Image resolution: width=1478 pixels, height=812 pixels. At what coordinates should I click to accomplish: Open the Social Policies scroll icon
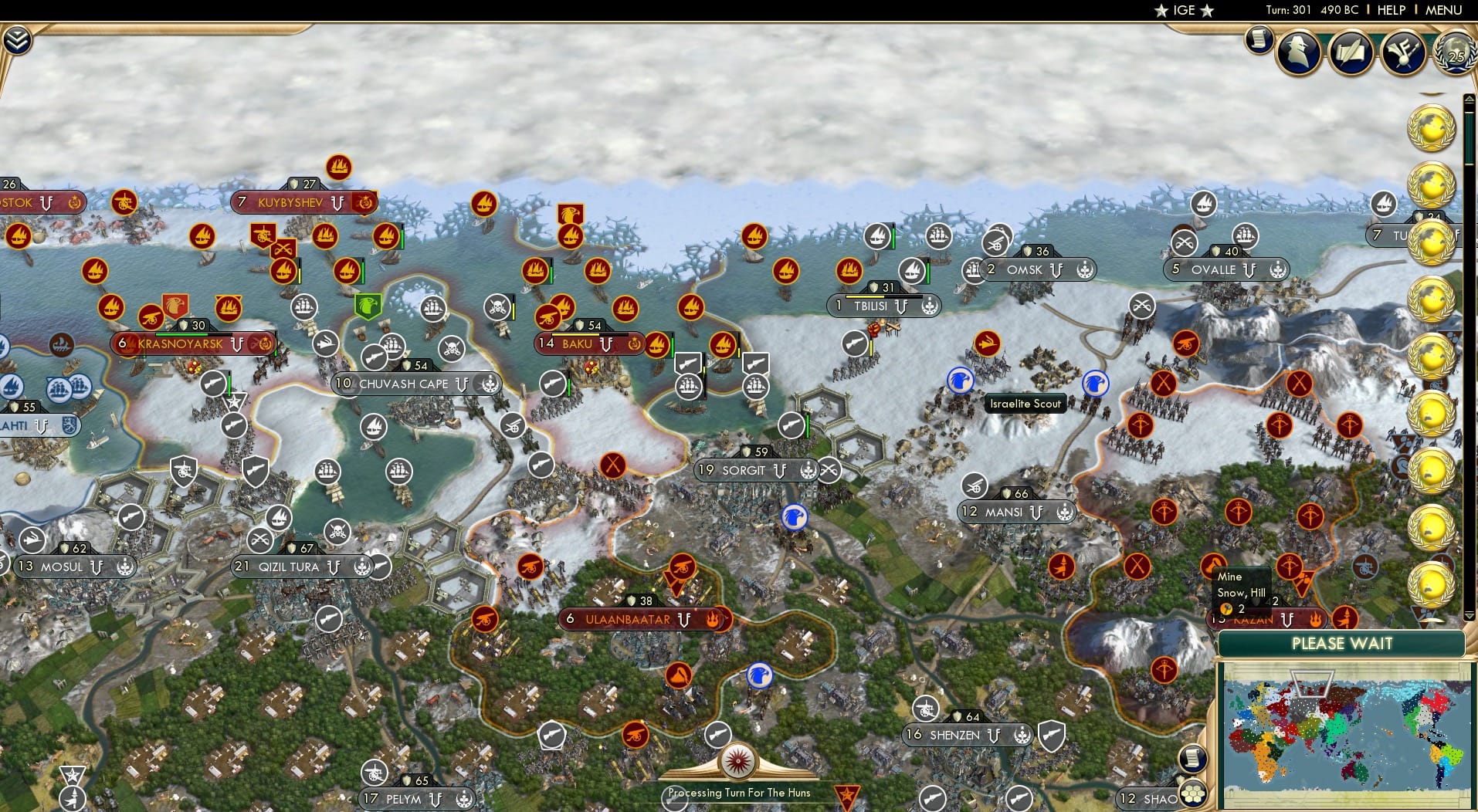tap(1351, 52)
